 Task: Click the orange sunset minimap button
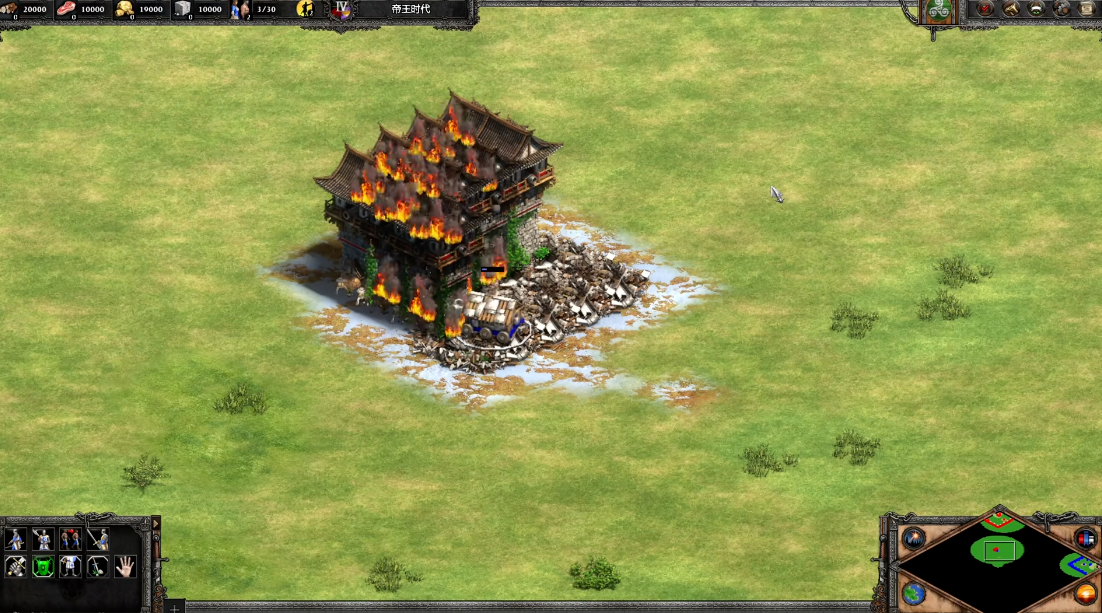pos(1085,593)
